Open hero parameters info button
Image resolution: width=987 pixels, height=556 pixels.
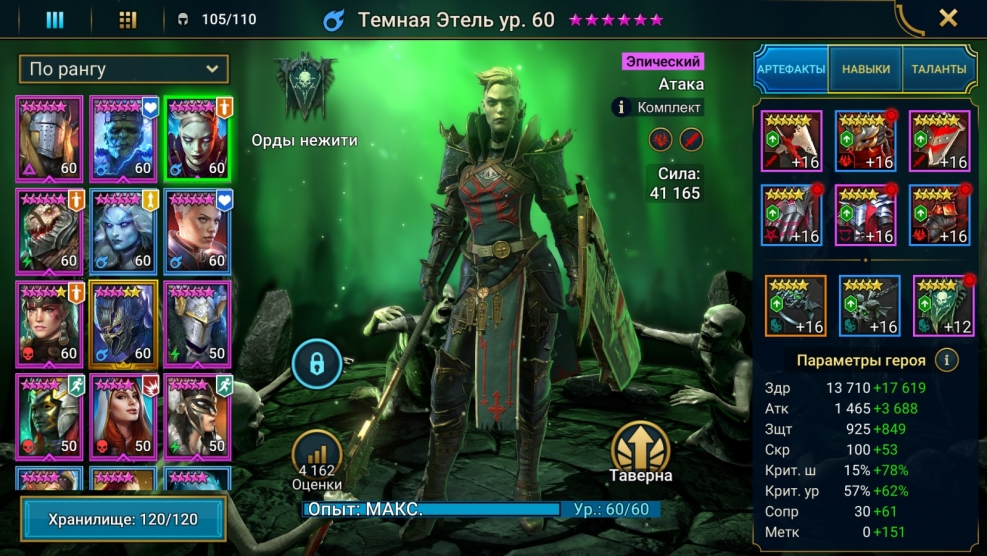[945, 360]
